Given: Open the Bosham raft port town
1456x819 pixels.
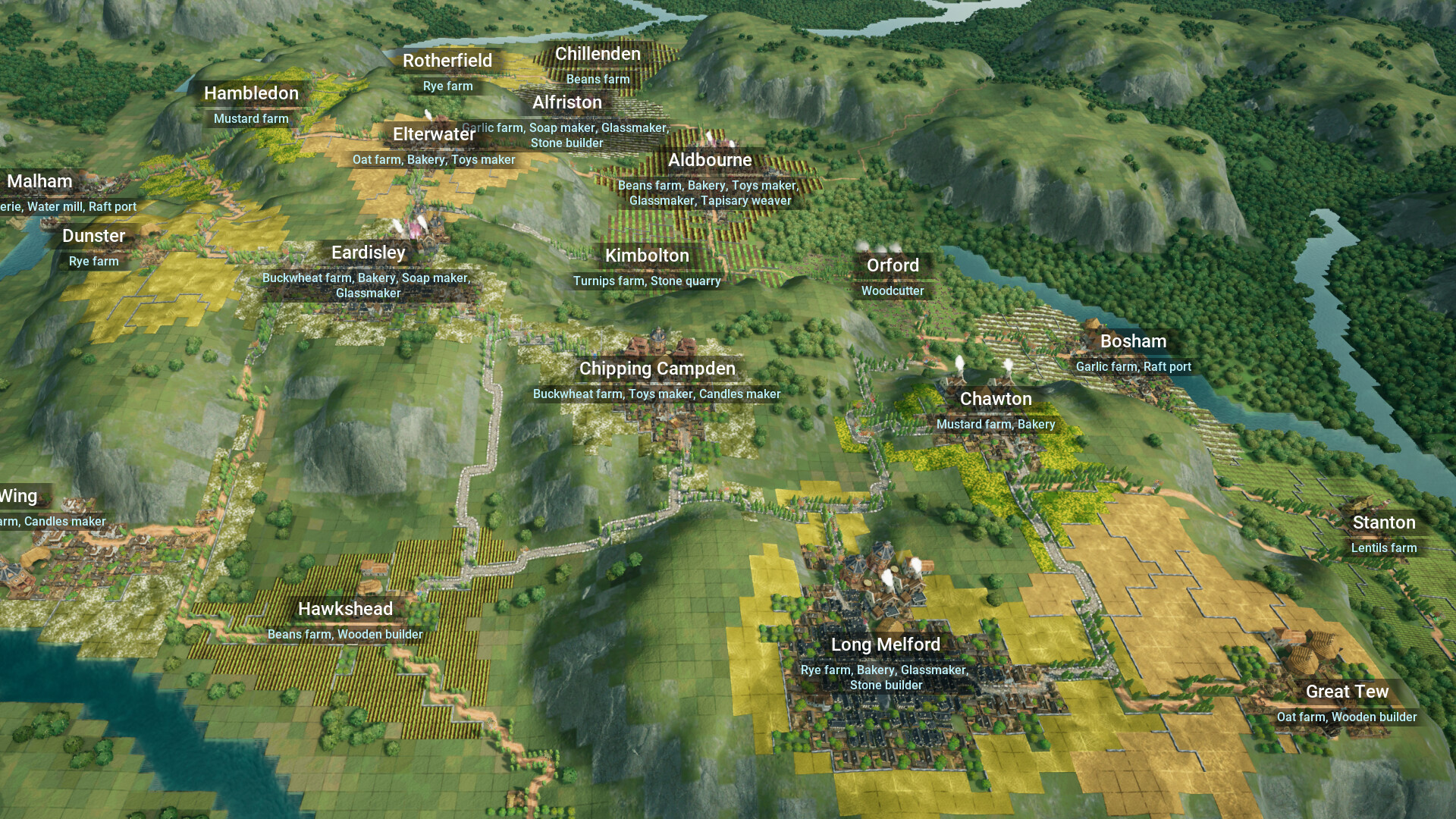Looking at the screenshot, I should pyautogui.click(x=1133, y=341).
